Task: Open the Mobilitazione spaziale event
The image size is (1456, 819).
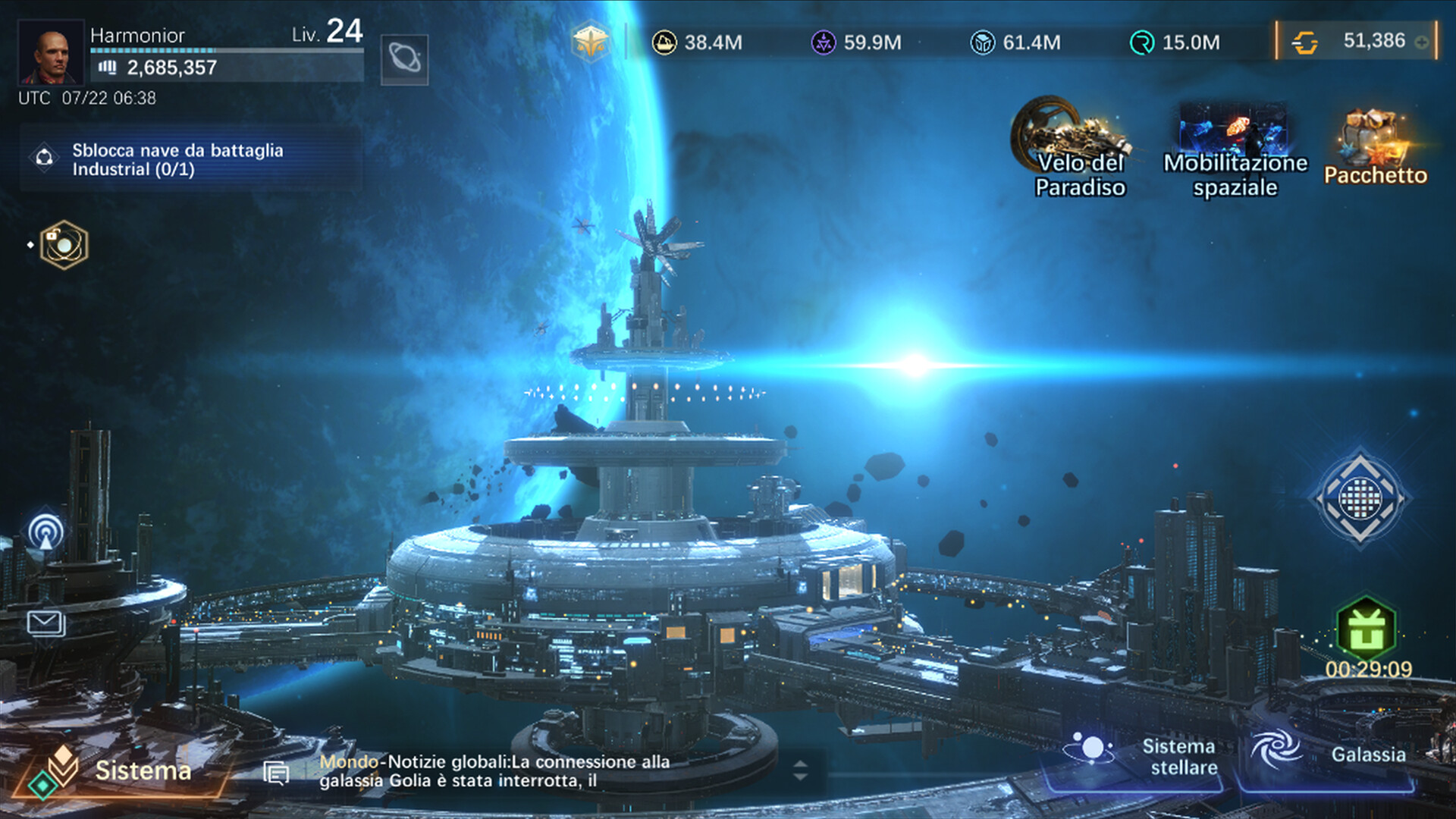Action: [1235, 149]
